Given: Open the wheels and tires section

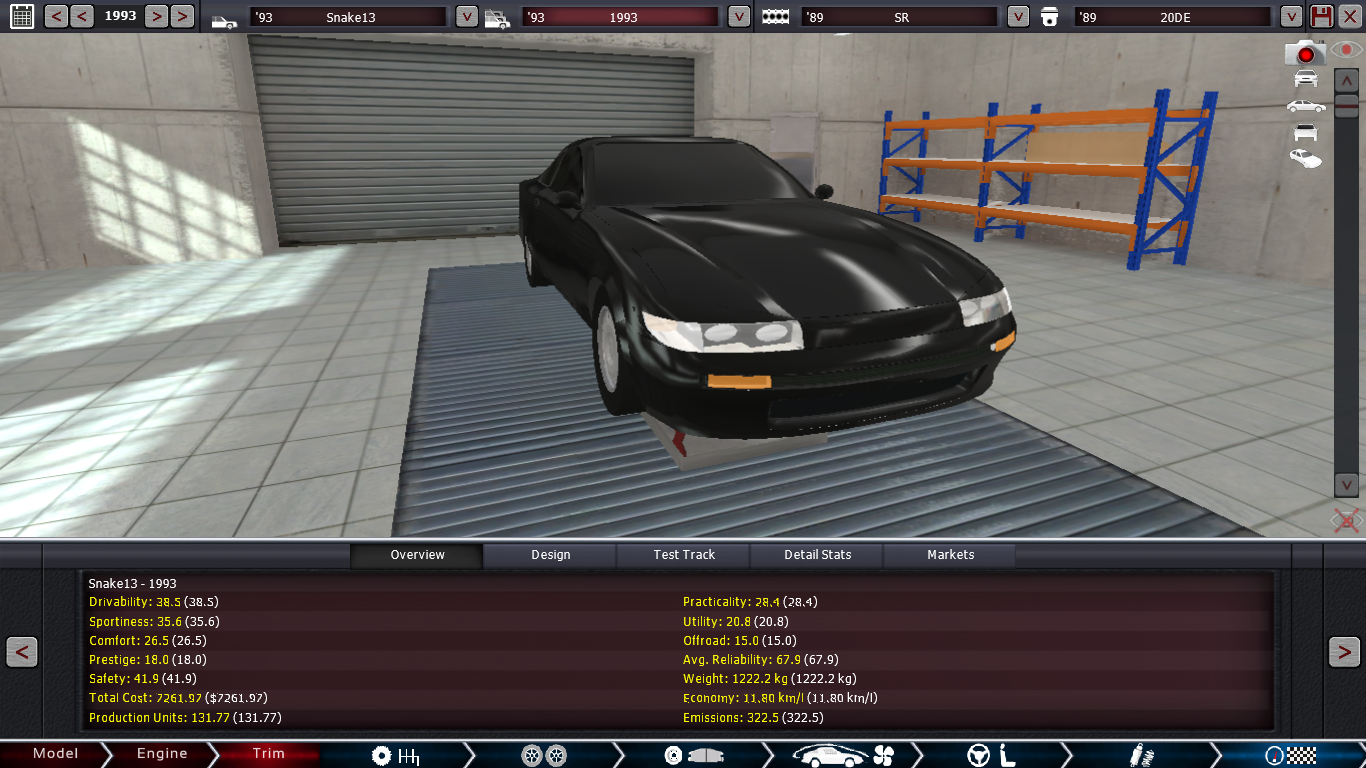Looking at the screenshot, I should tap(544, 755).
